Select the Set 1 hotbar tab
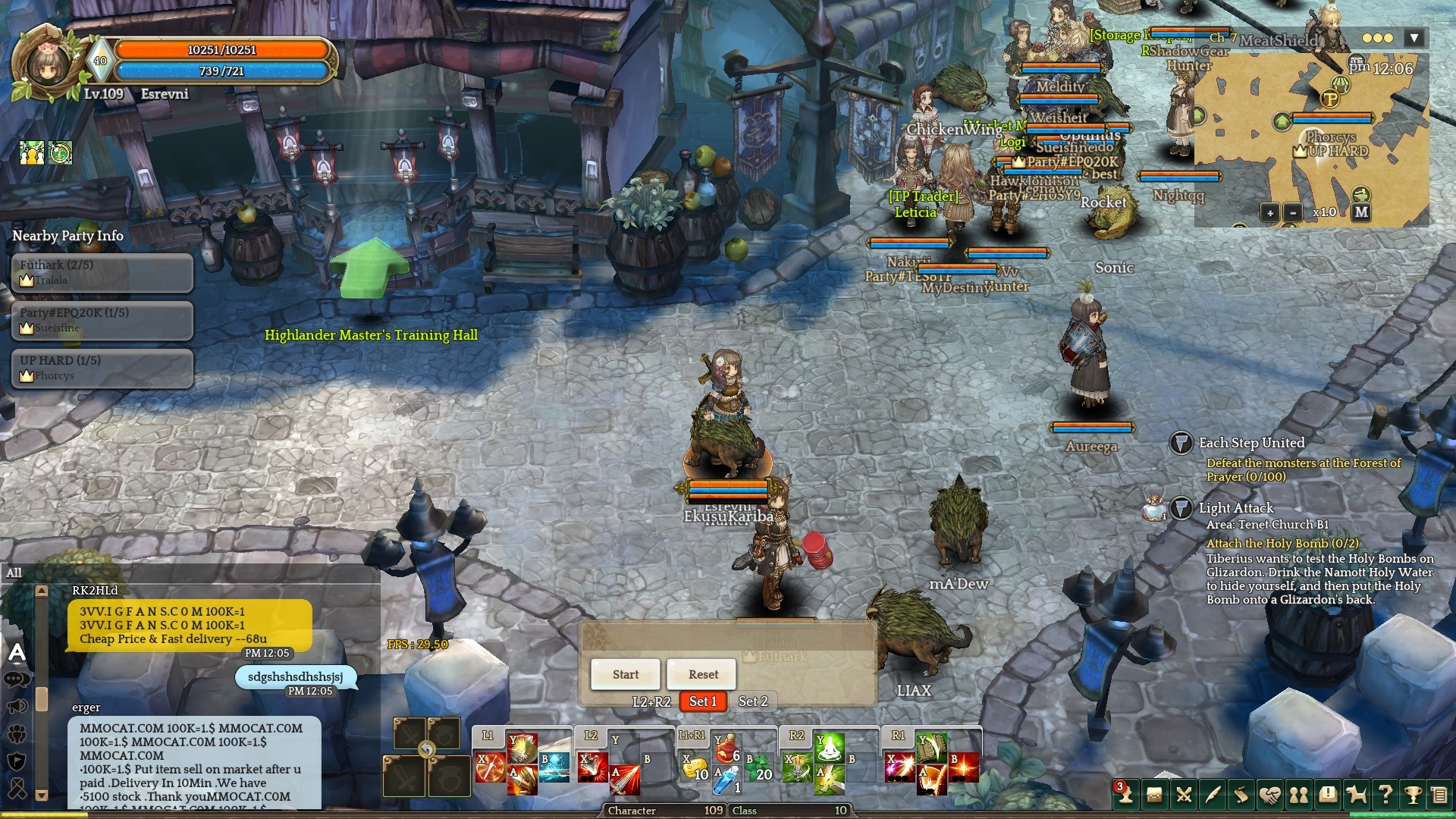The width and height of the screenshot is (1456, 819). click(x=703, y=701)
